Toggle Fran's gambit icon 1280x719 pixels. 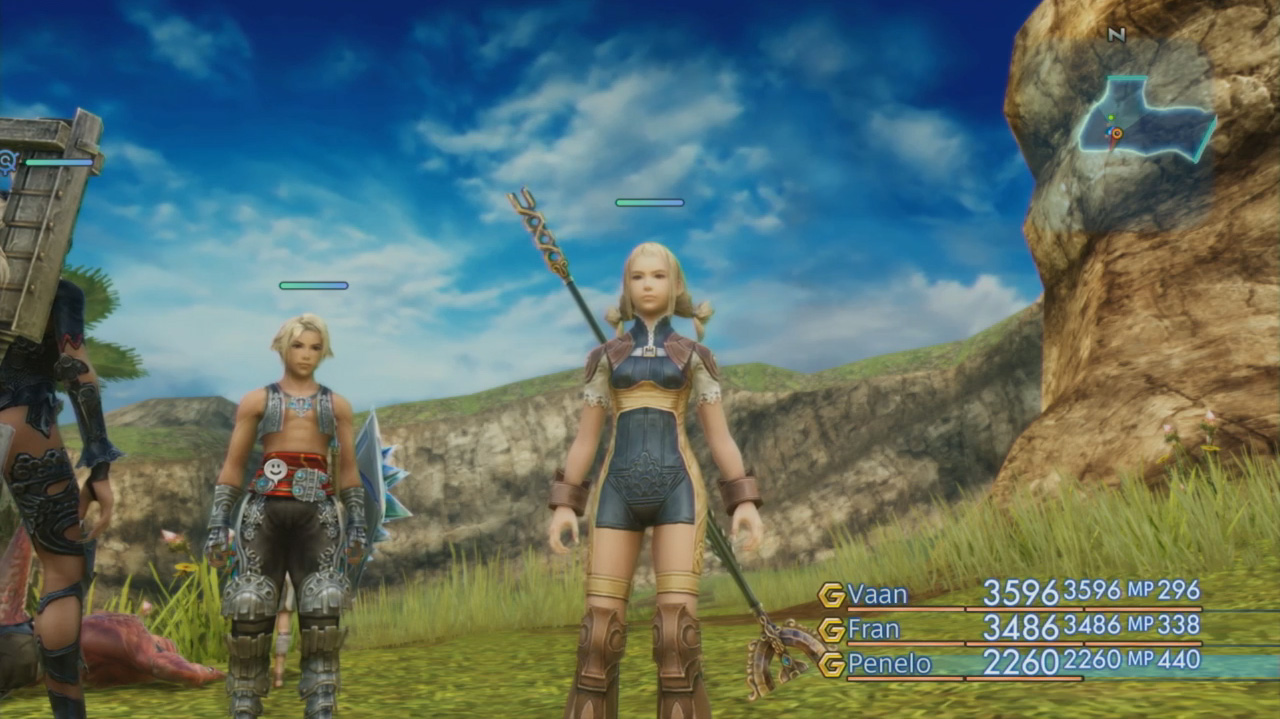point(831,630)
